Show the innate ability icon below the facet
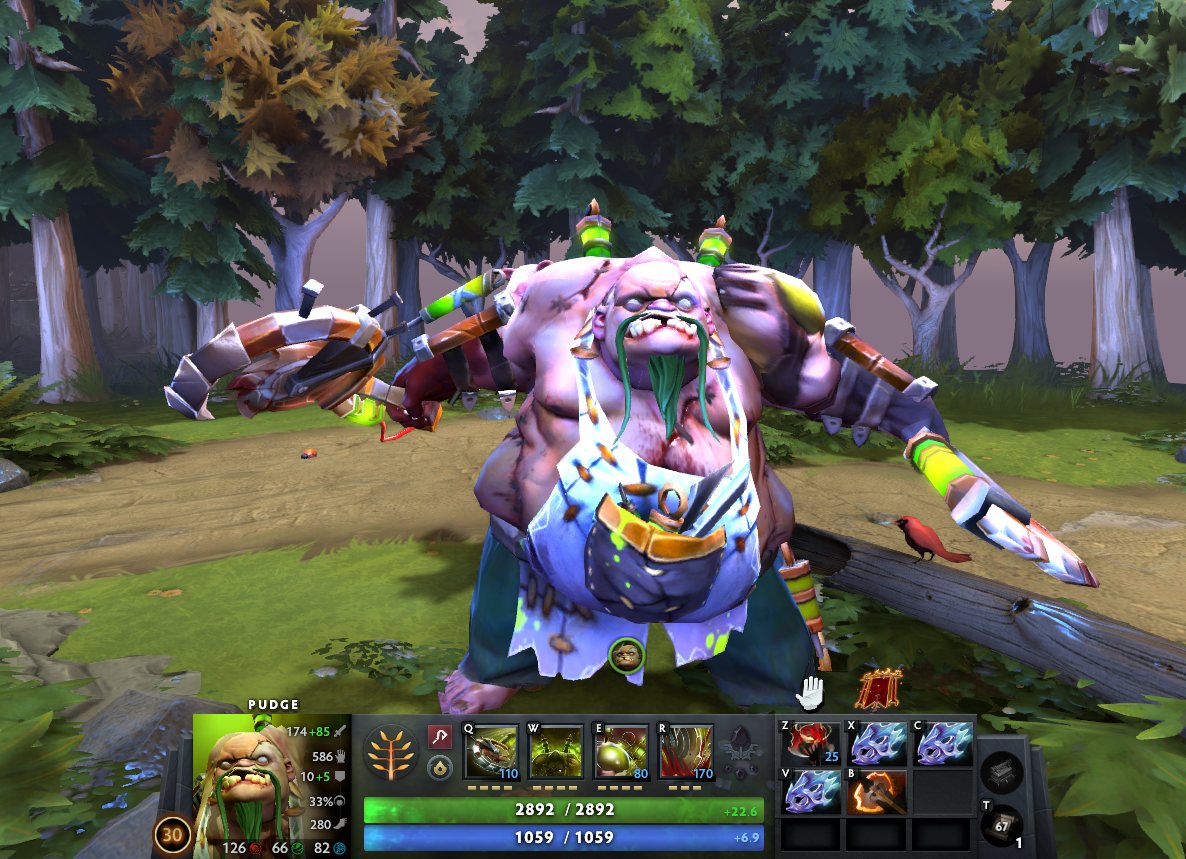The image size is (1186, 859). click(439, 767)
